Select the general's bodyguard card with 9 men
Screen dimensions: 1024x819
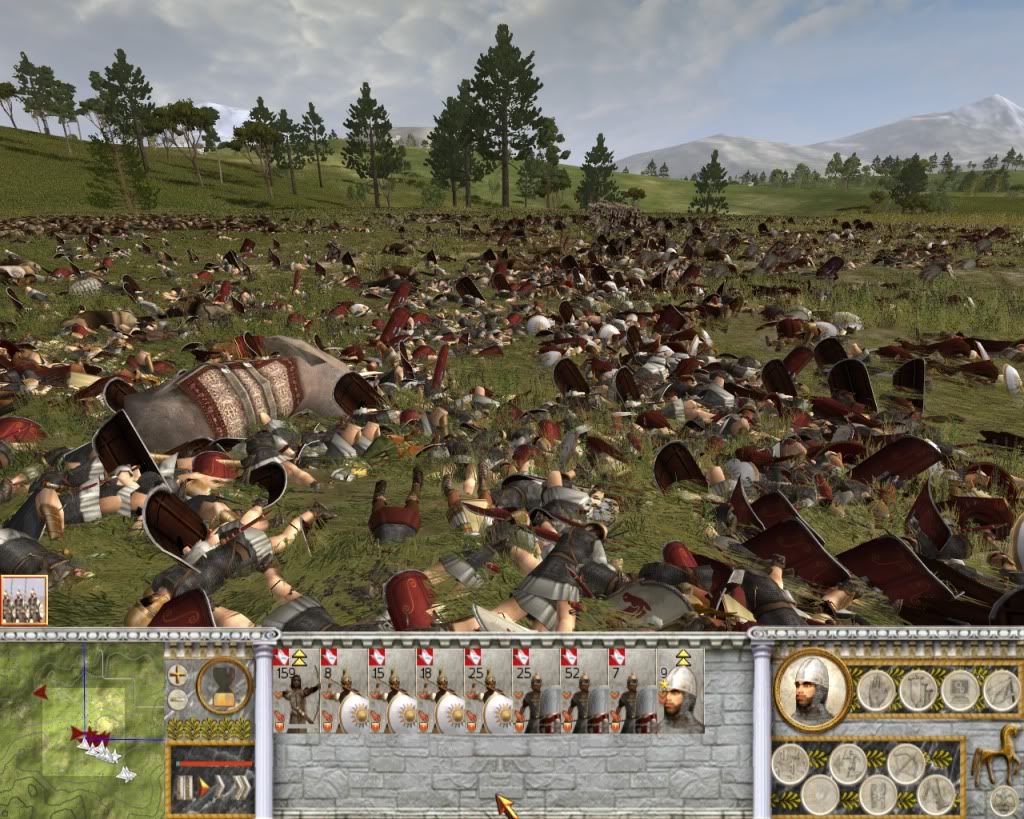pyautogui.click(x=680, y=692)
